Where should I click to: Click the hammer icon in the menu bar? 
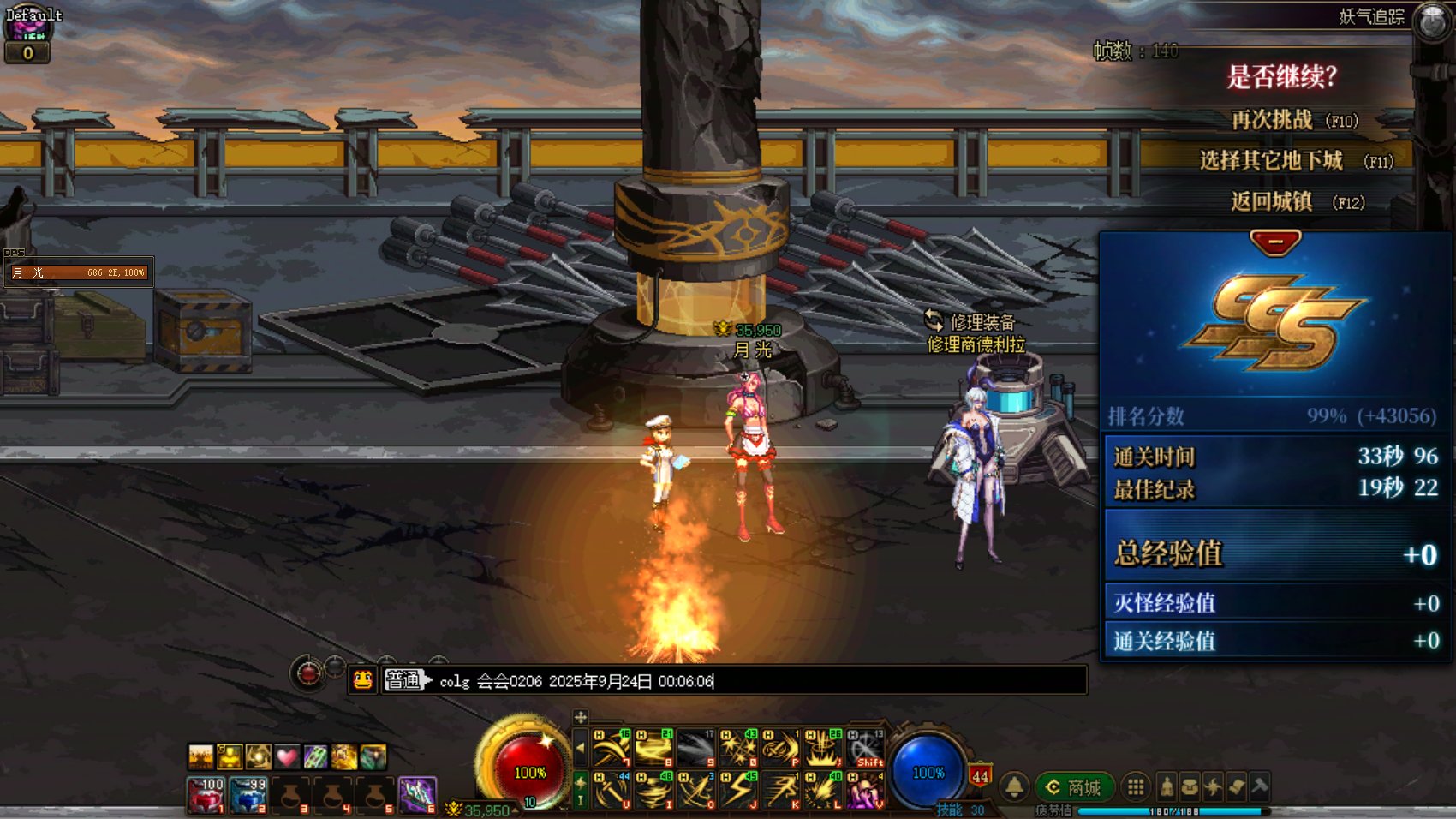[x=1259, y=786]
